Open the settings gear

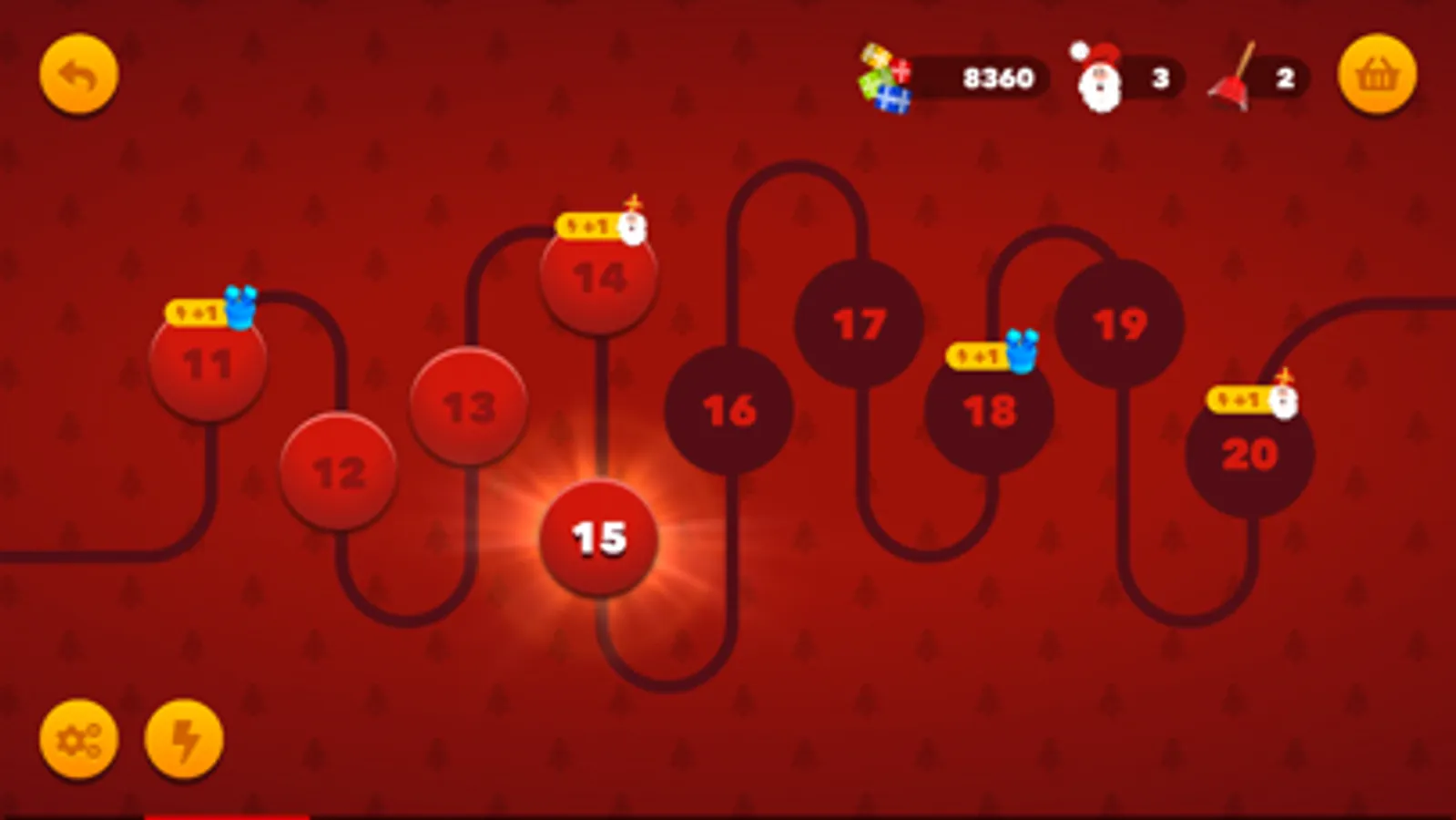click(77, 741)
